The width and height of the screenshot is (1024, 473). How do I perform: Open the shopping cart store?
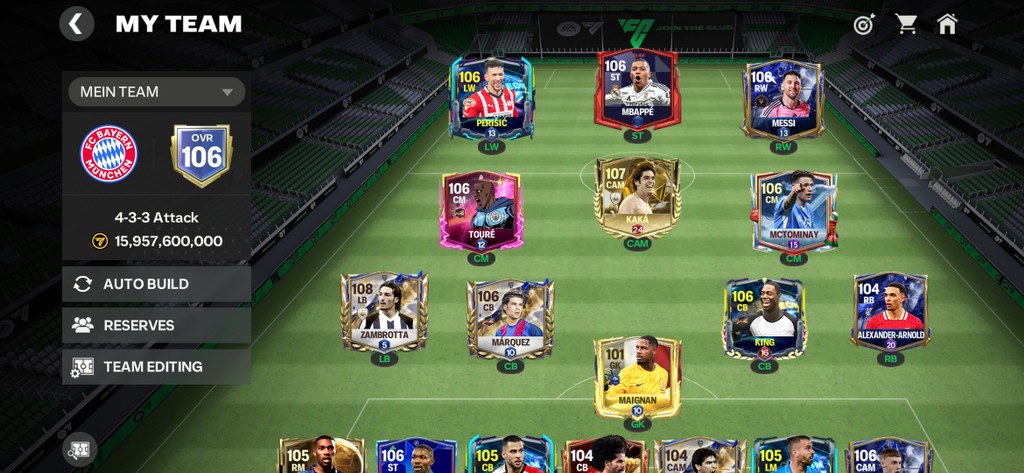pos(906,24)
